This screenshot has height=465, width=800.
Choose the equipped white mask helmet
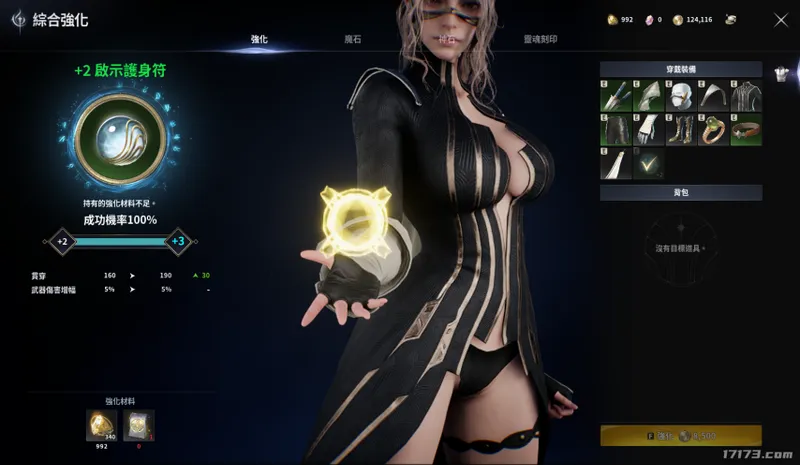[681, 97]
